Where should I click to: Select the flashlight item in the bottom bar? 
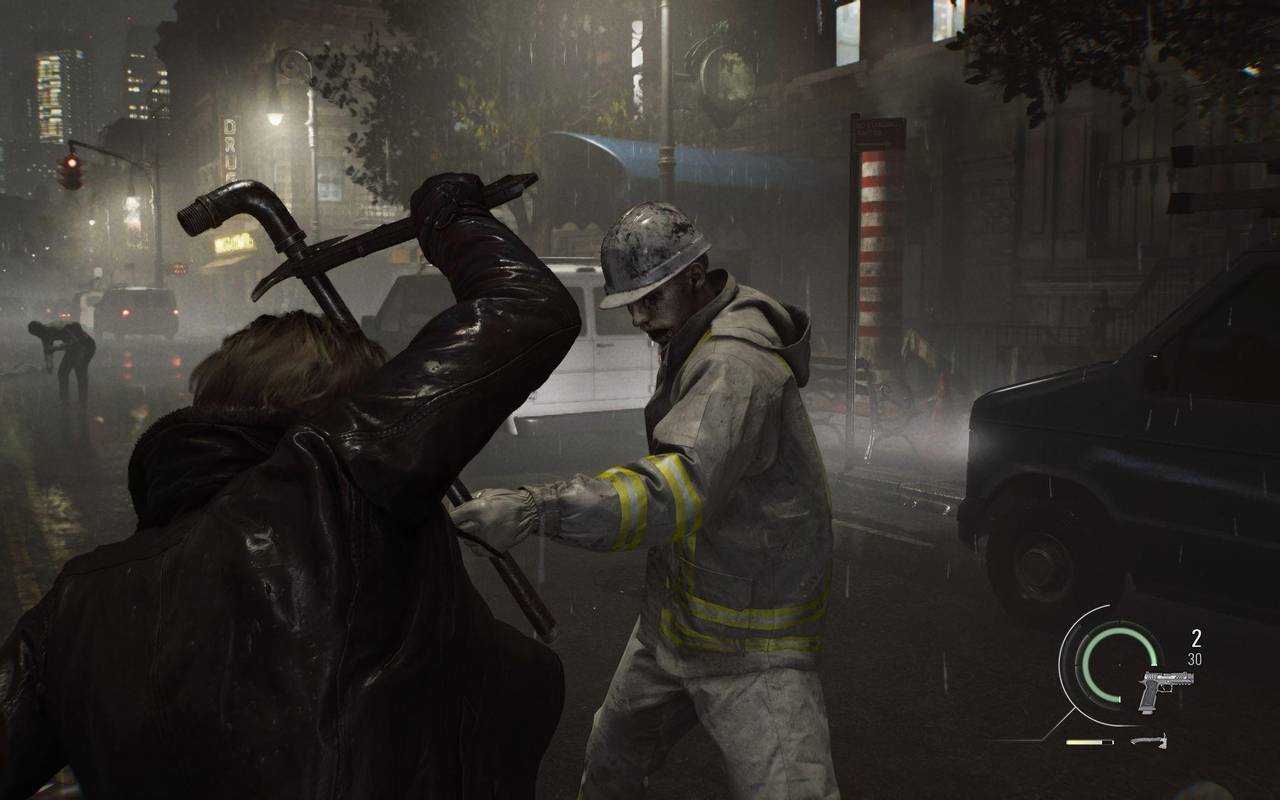click(x=1090, y=741)
